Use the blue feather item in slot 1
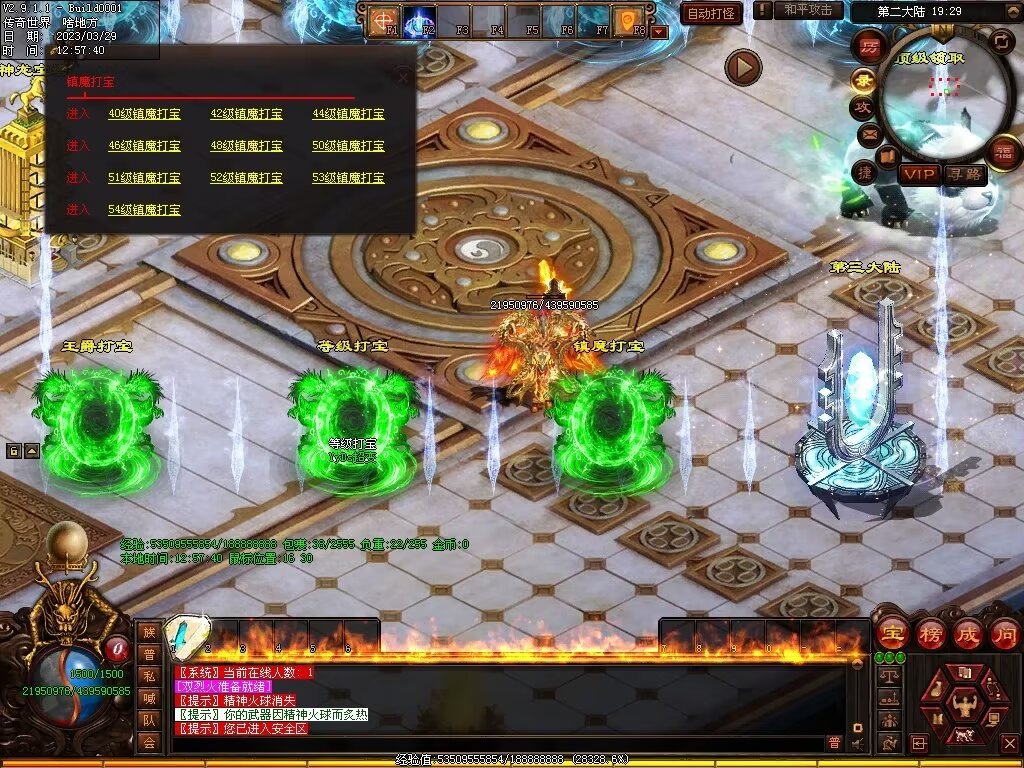The image size is (1024, 768). pyautogui.click(x=187, y=634)
